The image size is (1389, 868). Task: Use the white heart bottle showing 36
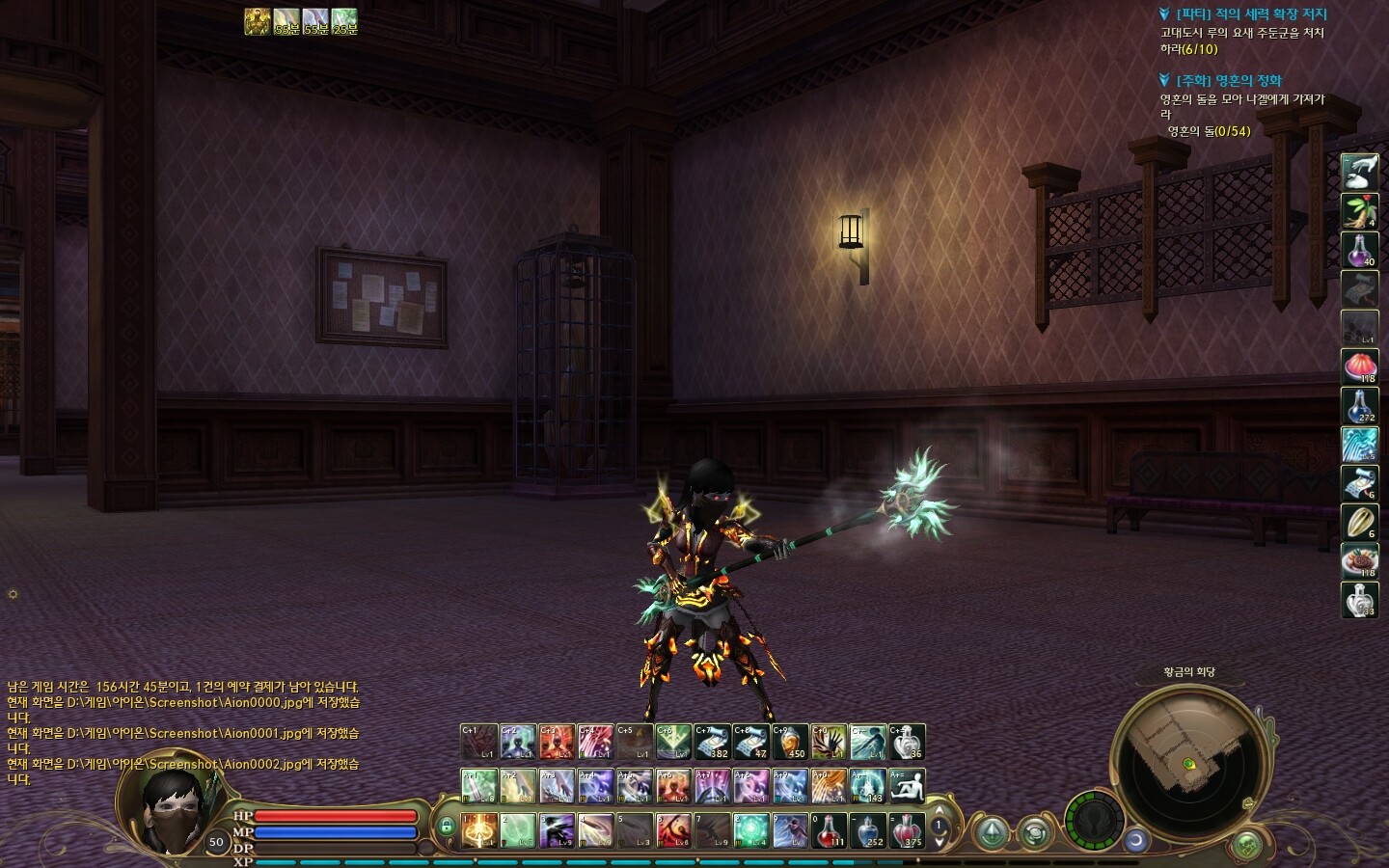pyautogui.click(x=907, y=742)
